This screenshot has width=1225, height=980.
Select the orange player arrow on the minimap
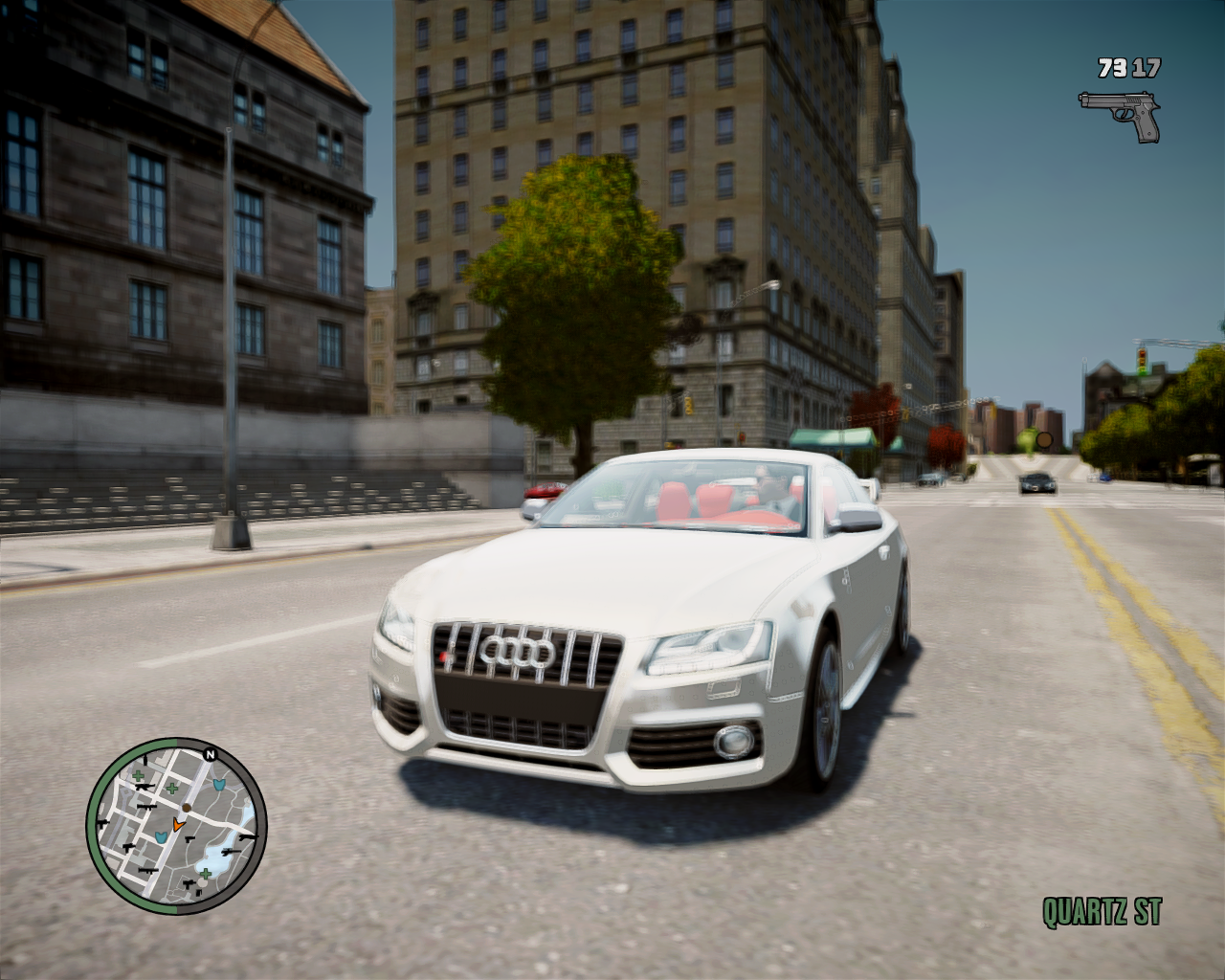tap(177, 823)
